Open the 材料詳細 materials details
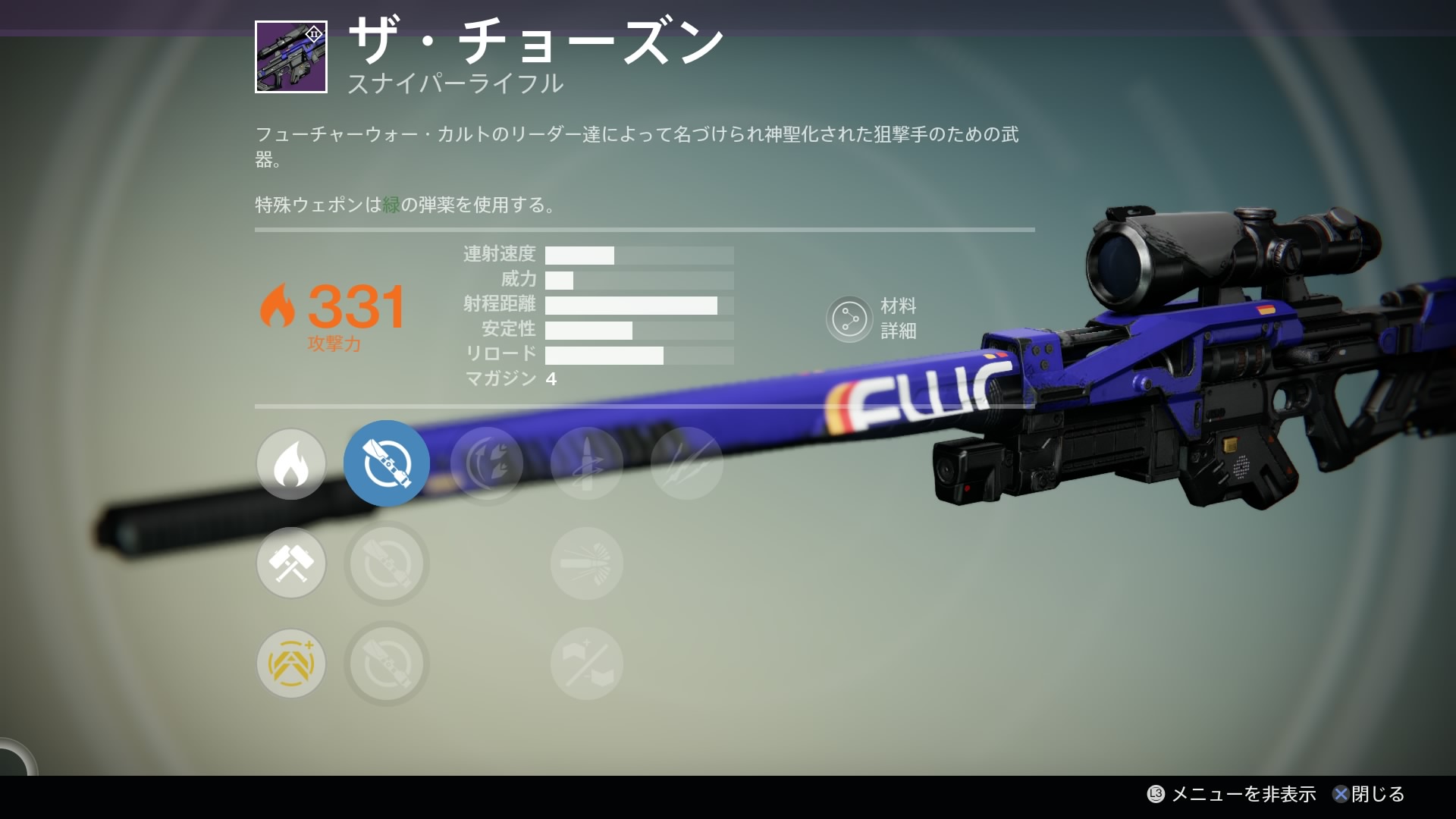Screen dimensions: 1456x819 click(x=849, y=319)
